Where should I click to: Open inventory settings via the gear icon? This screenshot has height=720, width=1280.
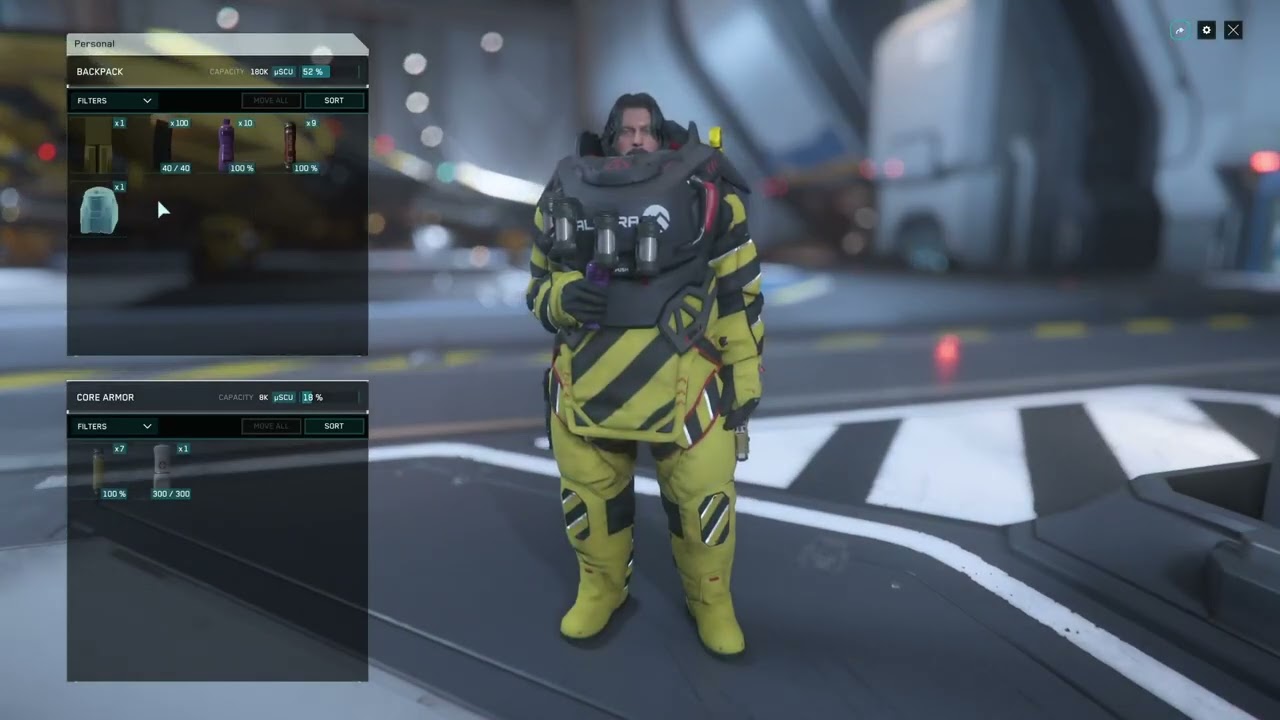pos(1206,30)
